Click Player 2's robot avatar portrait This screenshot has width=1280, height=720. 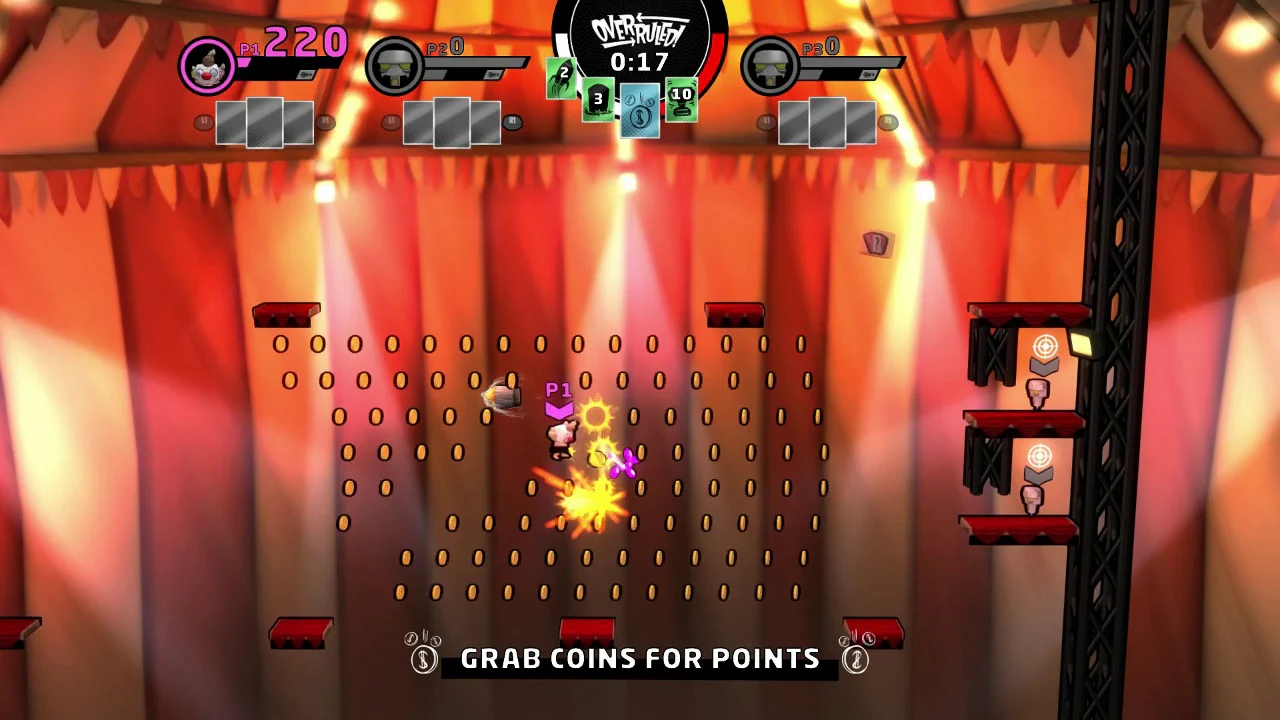[394, 65]
